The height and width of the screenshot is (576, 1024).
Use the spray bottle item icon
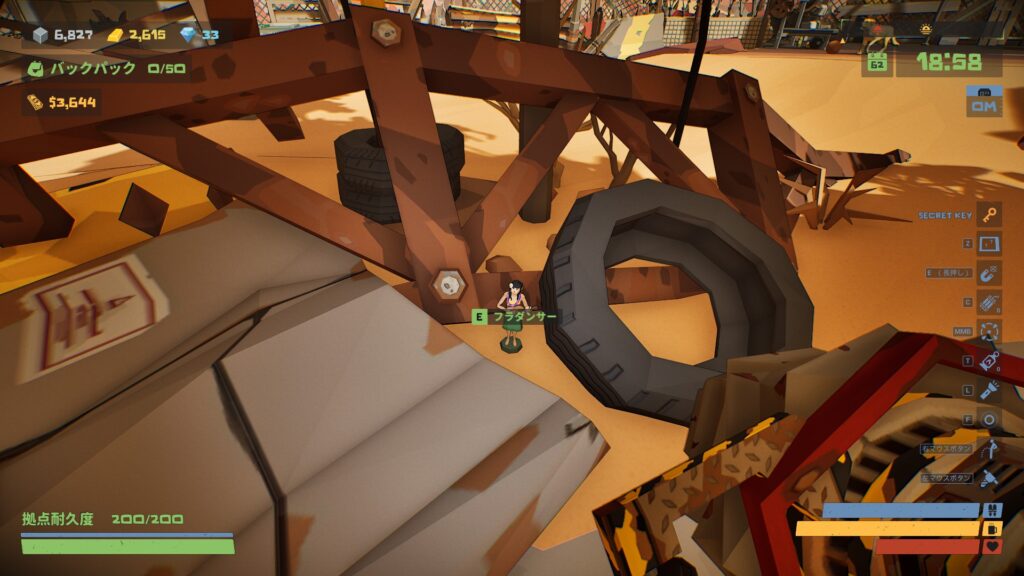989,361
